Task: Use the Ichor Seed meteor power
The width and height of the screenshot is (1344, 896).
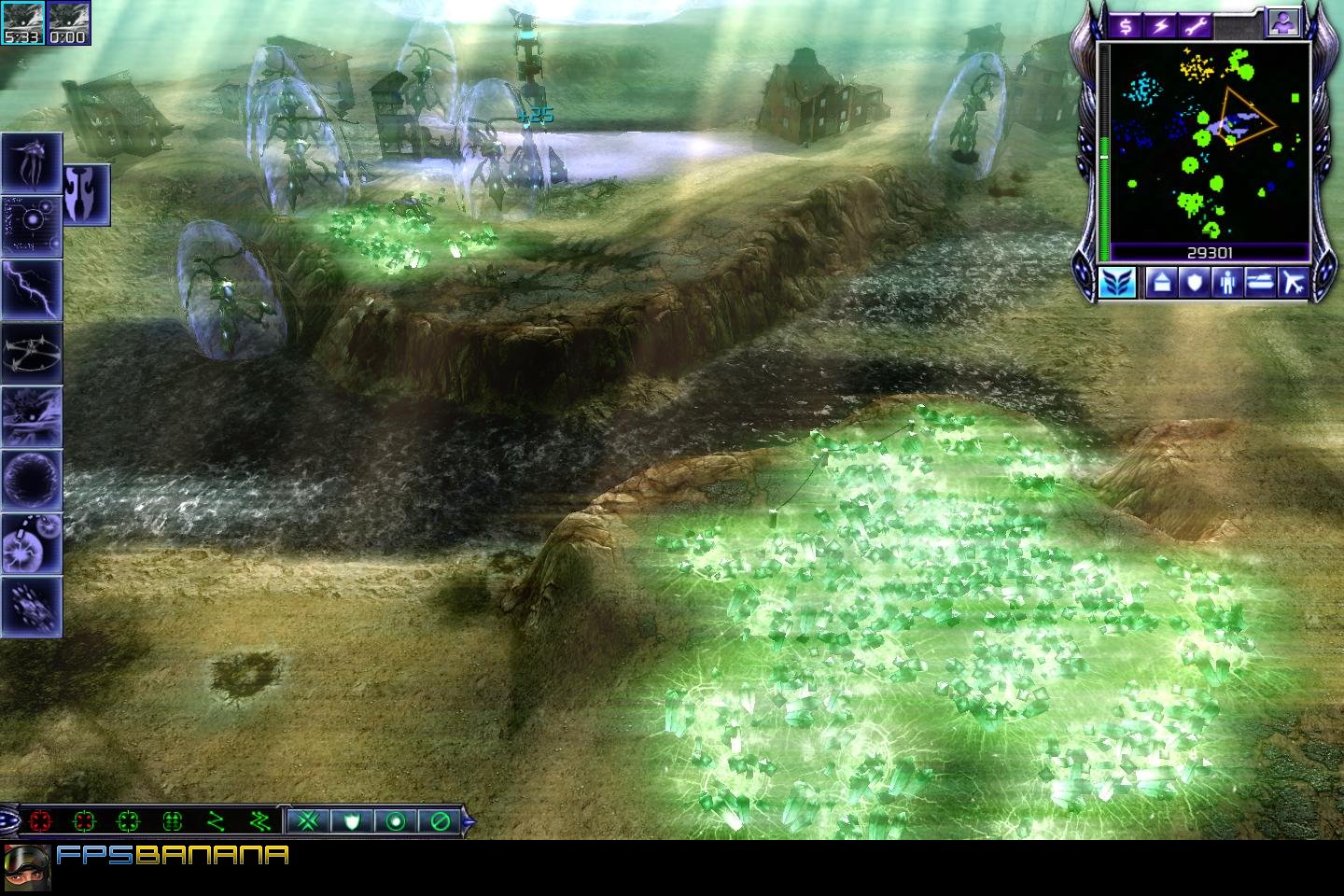Action: pyautogui.click(x=33, y=542)
